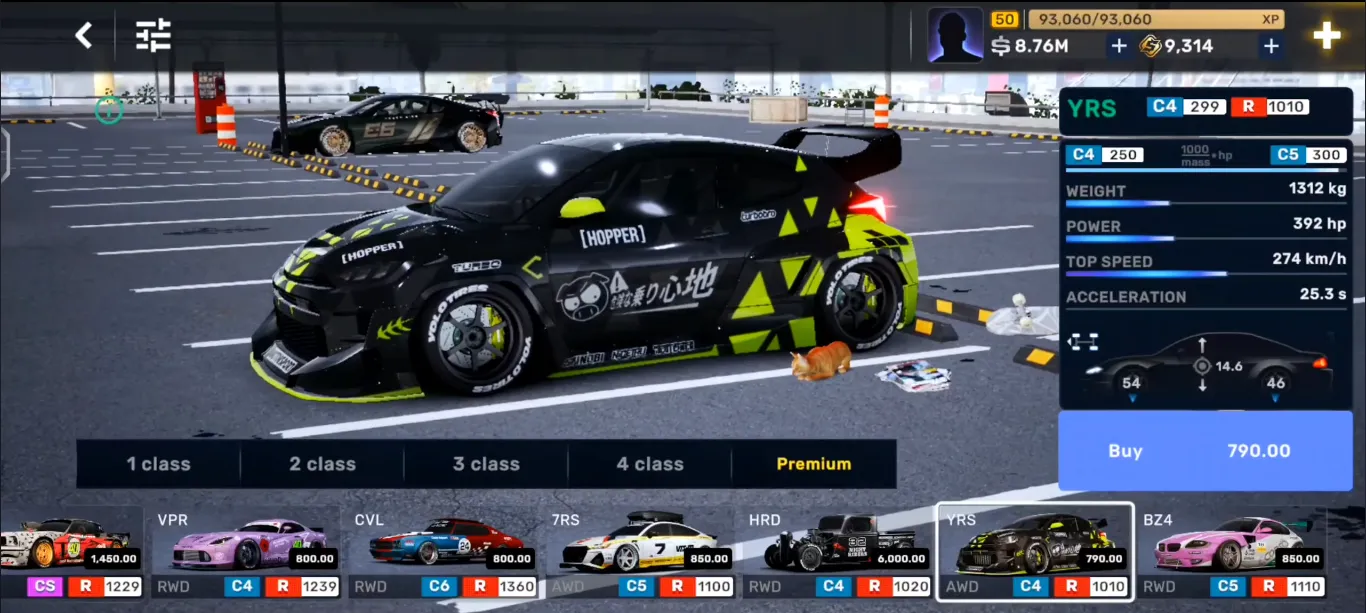Add more gold coins with plus button
The image size is (1366, 613).
tap(1271, 46)
